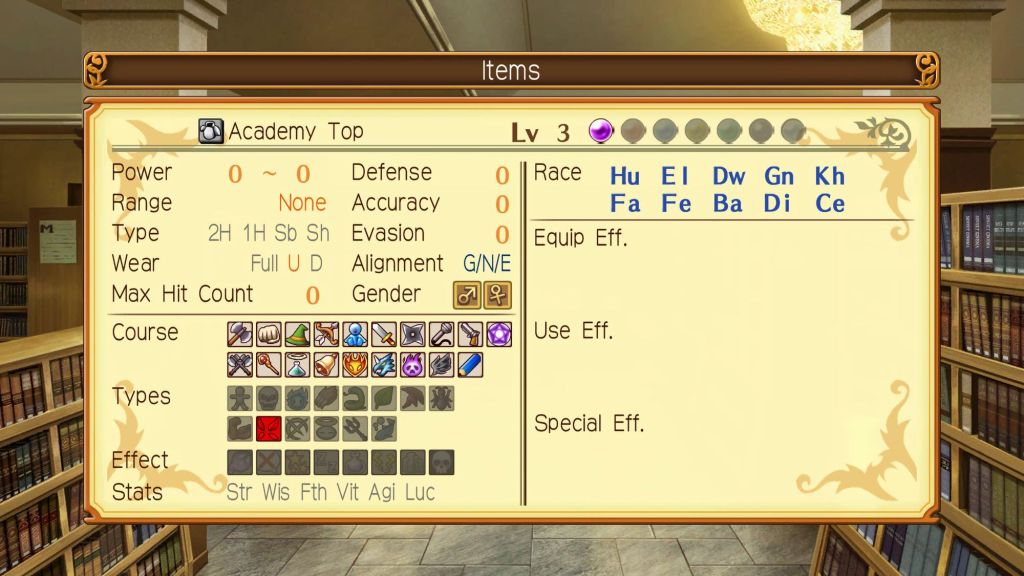Viewport: 1024px width, 576px height.
Task: Choose the golden bell course icon
Action: coord(327,364)
